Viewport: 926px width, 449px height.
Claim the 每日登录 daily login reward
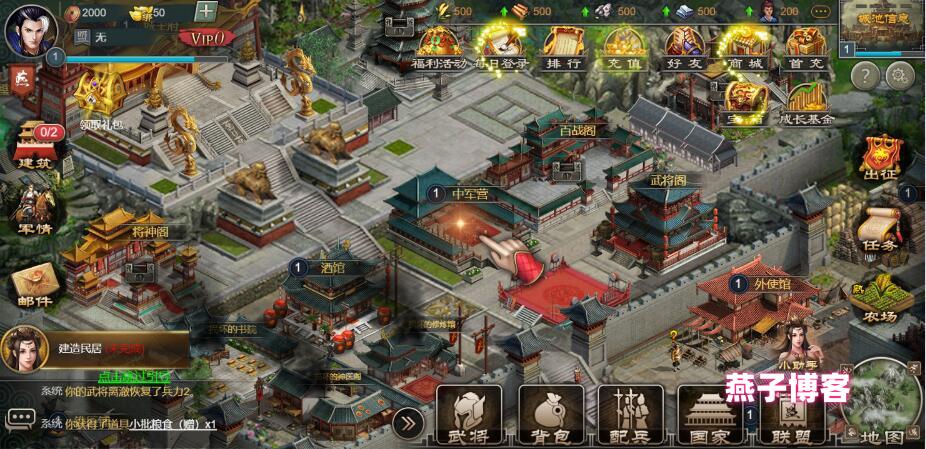coord(498,46)
